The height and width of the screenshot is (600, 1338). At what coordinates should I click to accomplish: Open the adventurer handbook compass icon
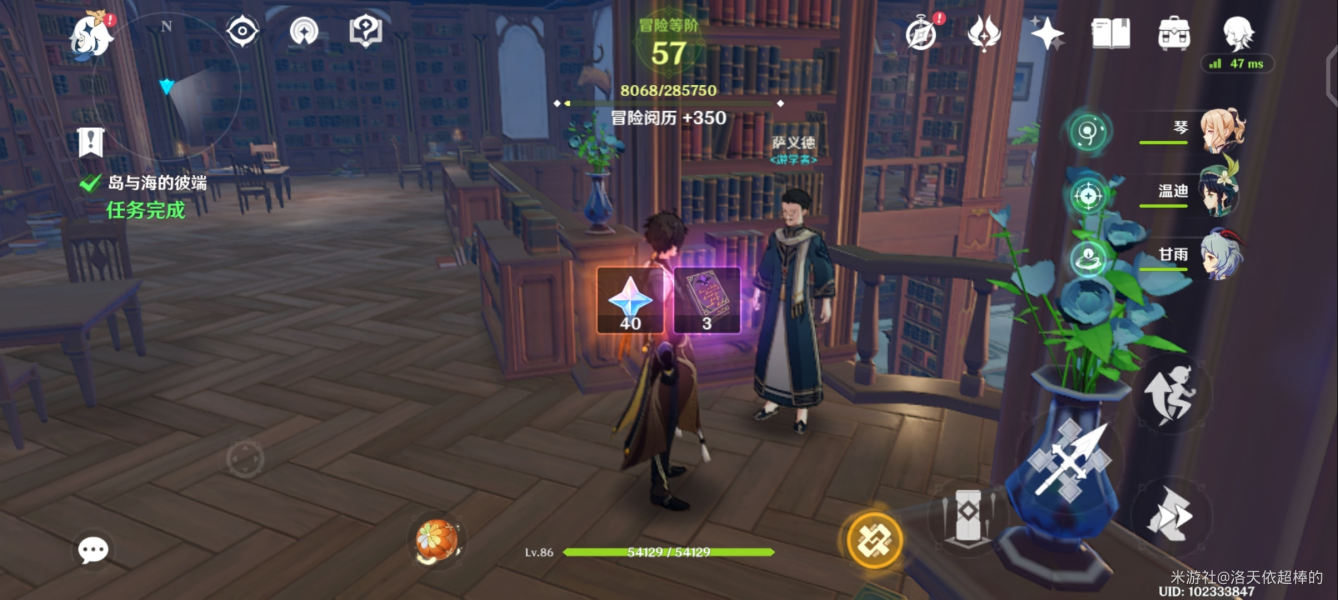pyautogui.click(x=920, y=34)
